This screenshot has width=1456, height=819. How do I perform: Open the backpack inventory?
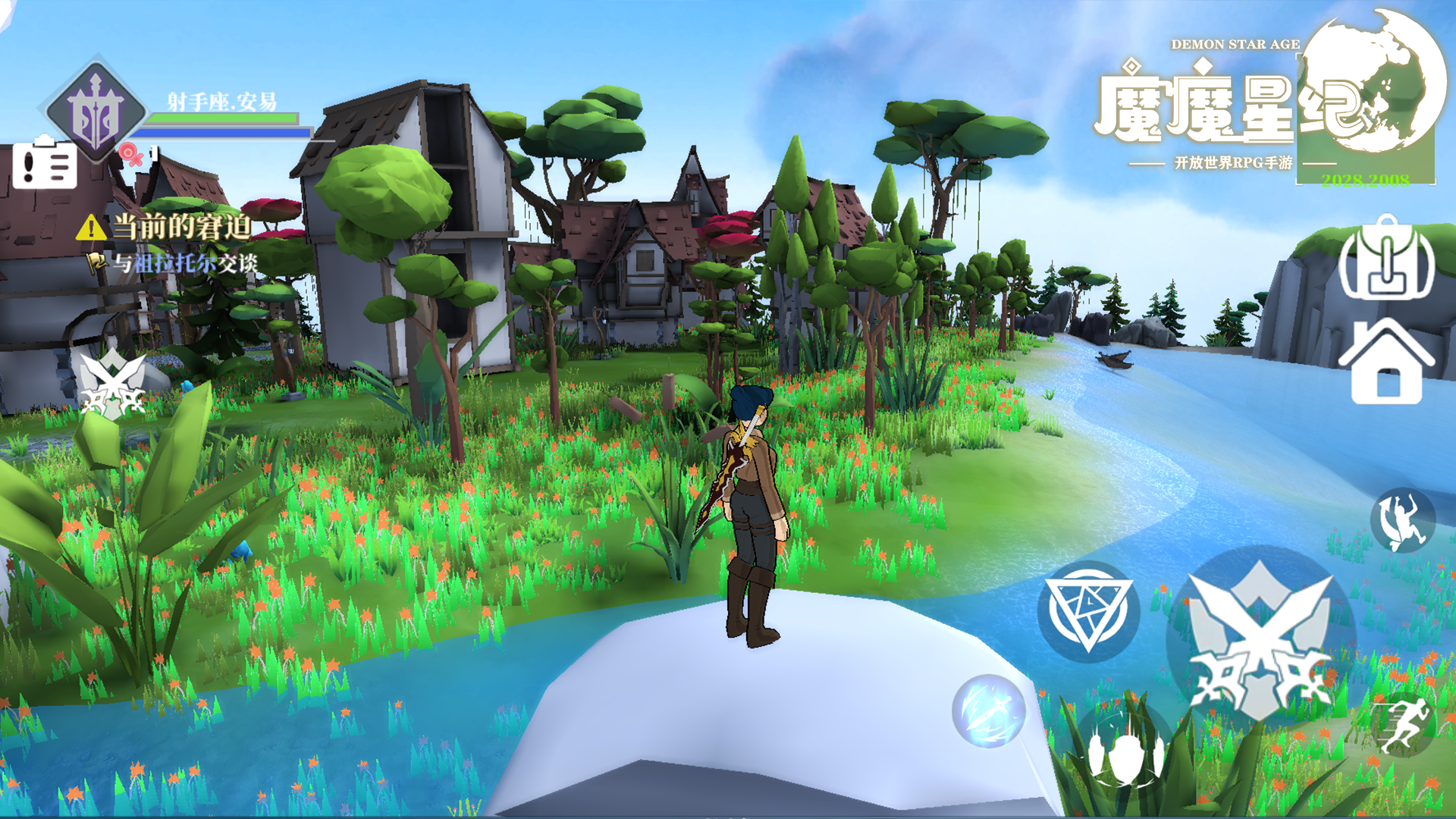[1386, 258]
